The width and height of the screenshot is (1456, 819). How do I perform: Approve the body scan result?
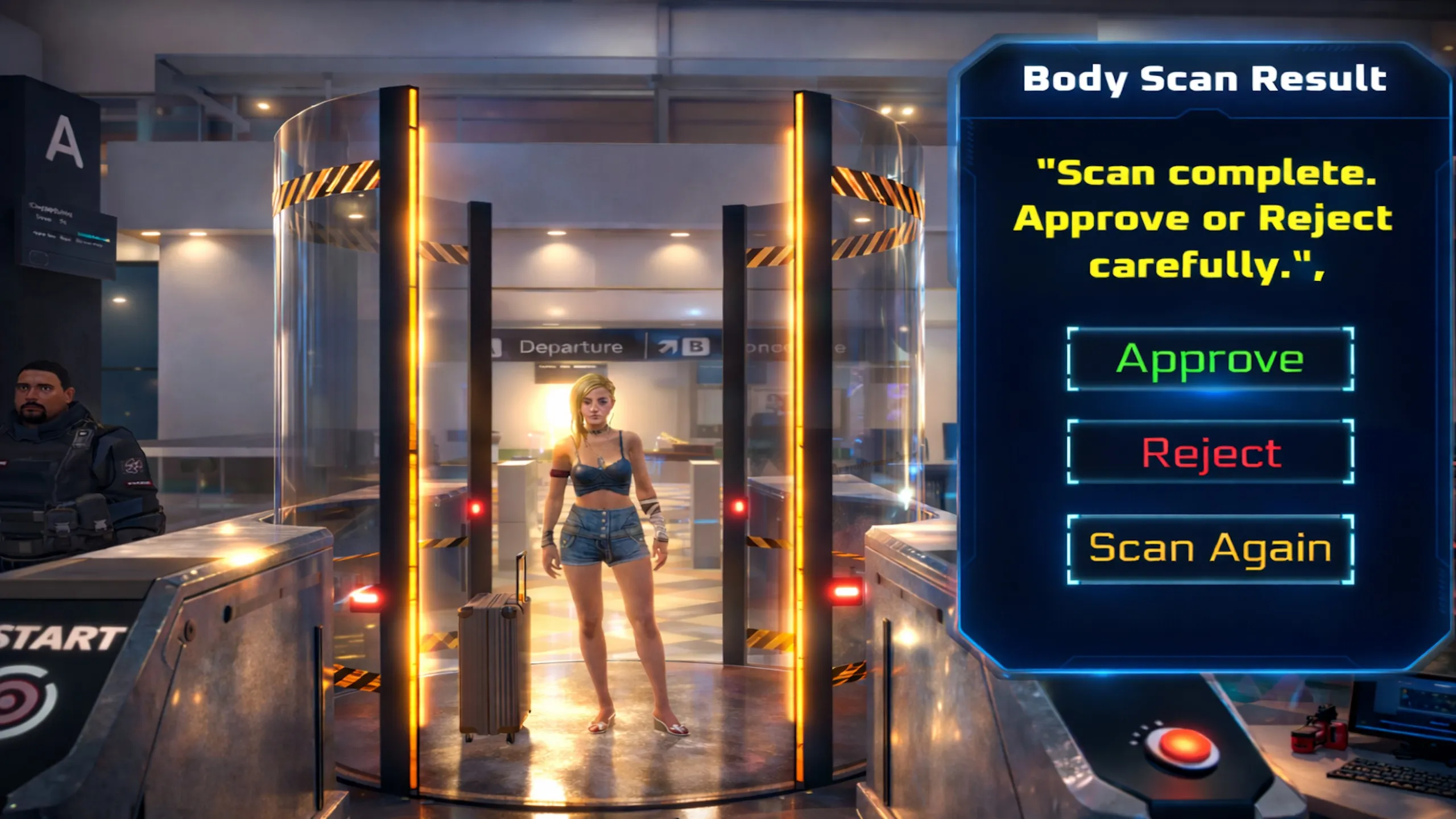(1210, 359)
